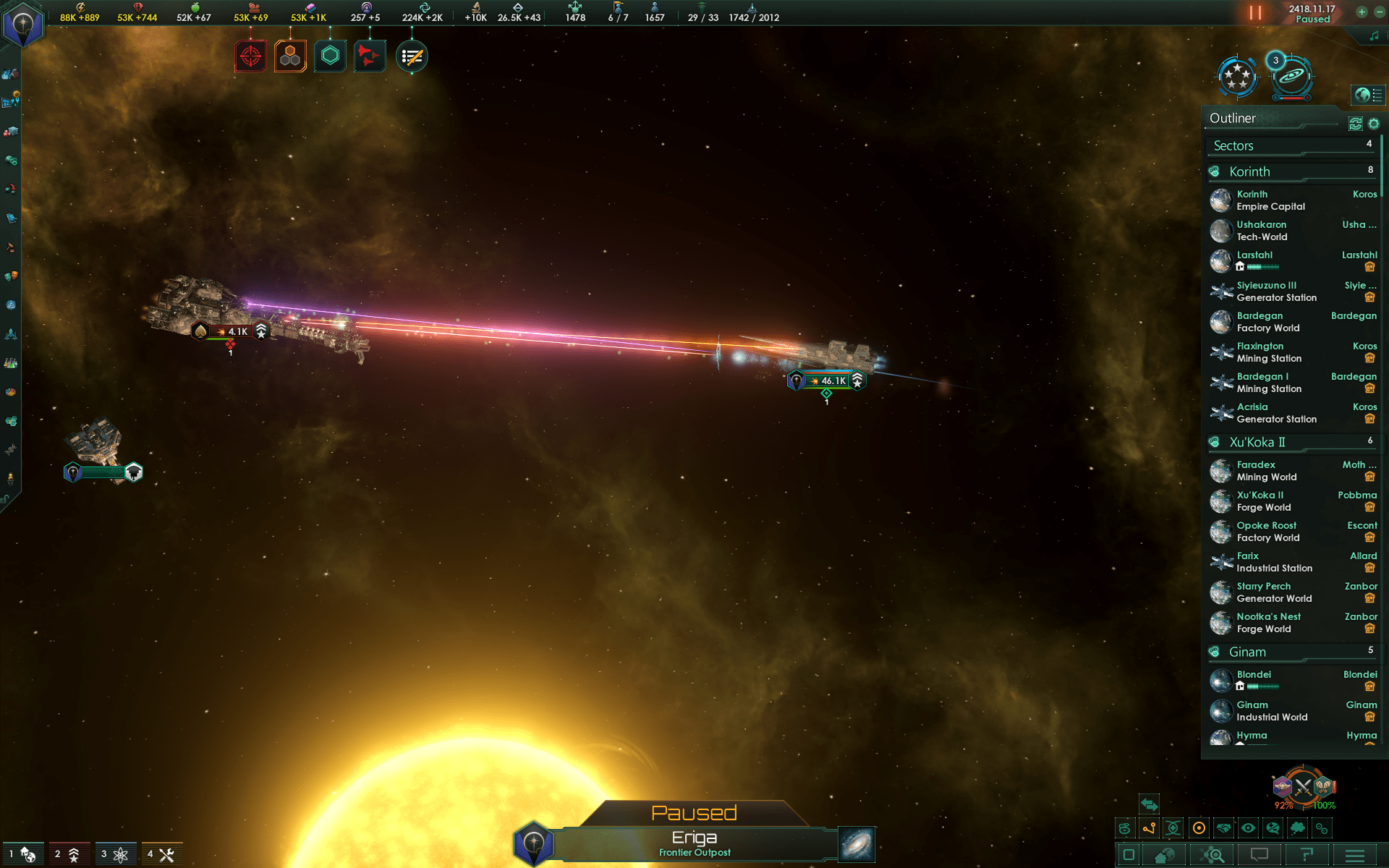
Task: Open galaxy map from spiral galaxy button
Action: point(857,844)
